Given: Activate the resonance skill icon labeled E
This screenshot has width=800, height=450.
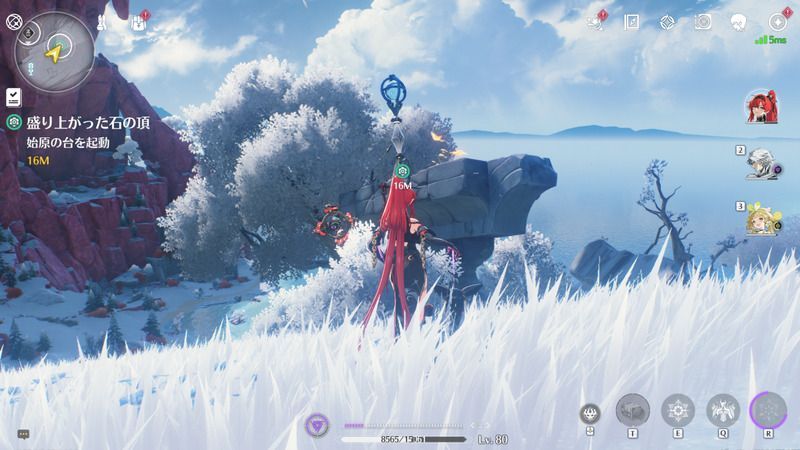Looking at the screenshot, I should (677, 410).
